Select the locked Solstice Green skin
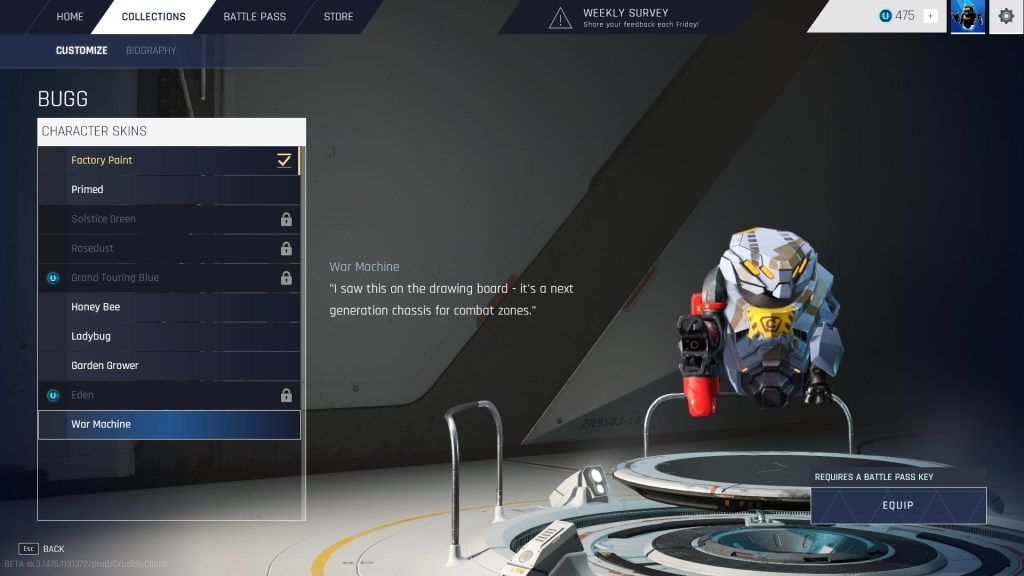 pos(168,219)
